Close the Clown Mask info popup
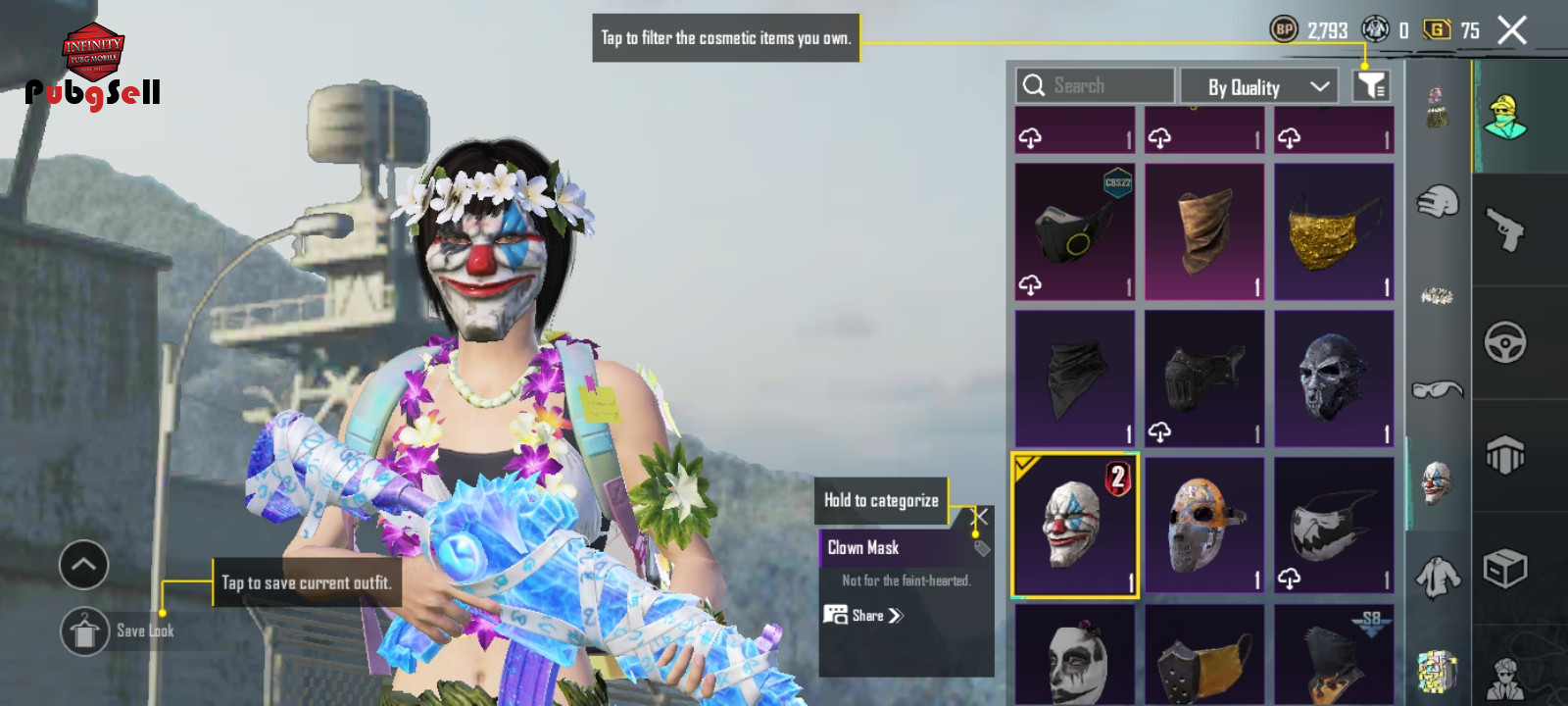This screenshot has width=1568, height=706. pos(979,516)
